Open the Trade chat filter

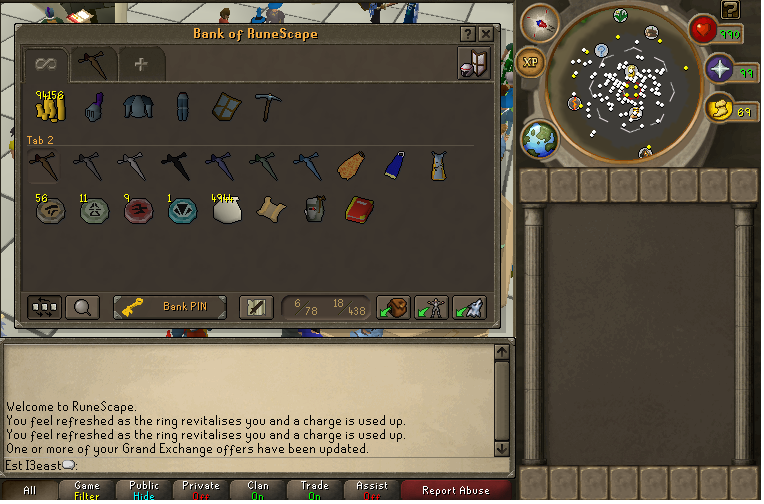pos(315,490)
